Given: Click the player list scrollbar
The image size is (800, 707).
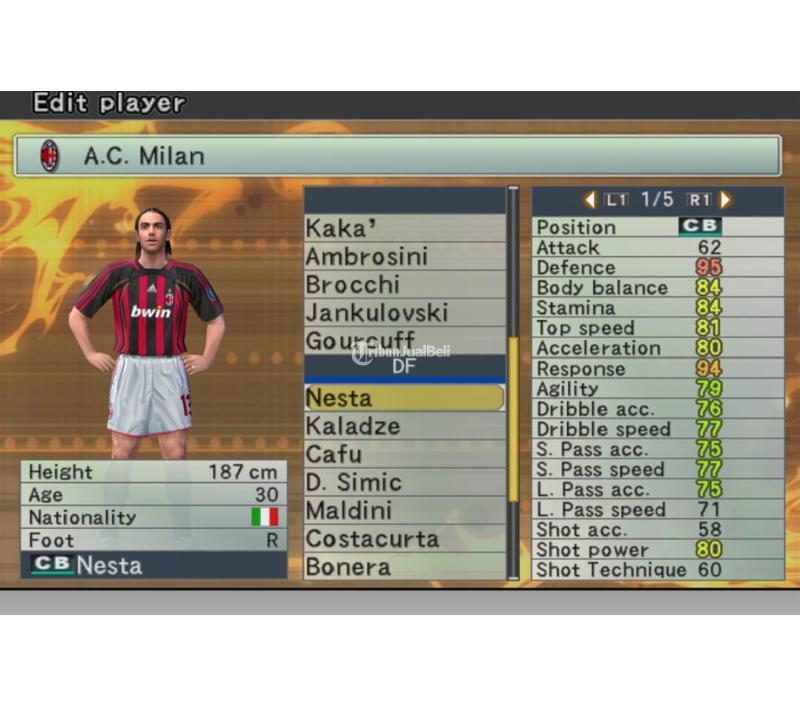Looking at the screenshot, I should 514,420.
